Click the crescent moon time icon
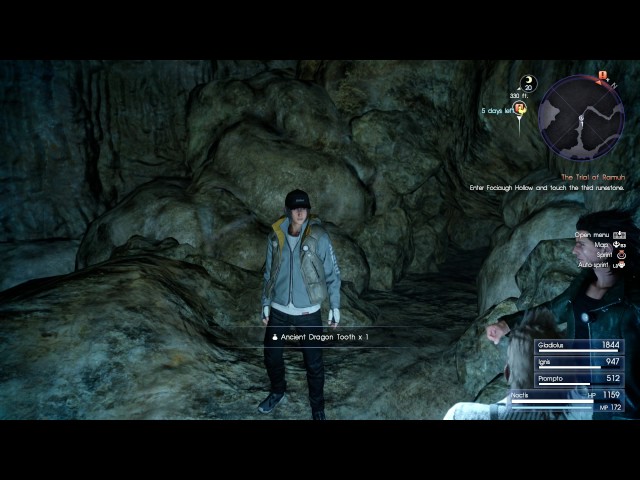The width and height of the screenshot is (640, 480). click(x=527, y=84)
